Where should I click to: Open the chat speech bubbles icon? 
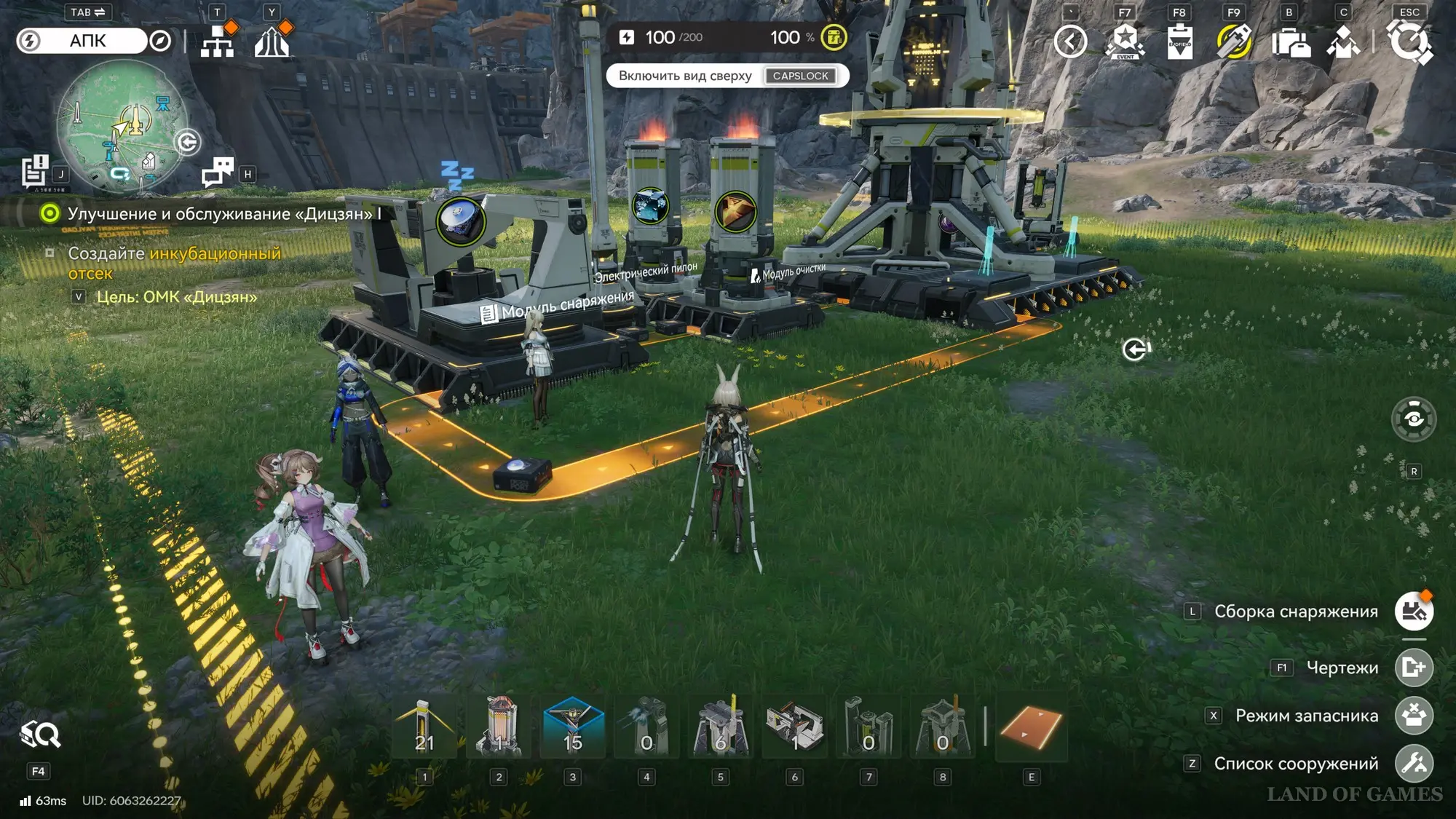pos(217,173)
